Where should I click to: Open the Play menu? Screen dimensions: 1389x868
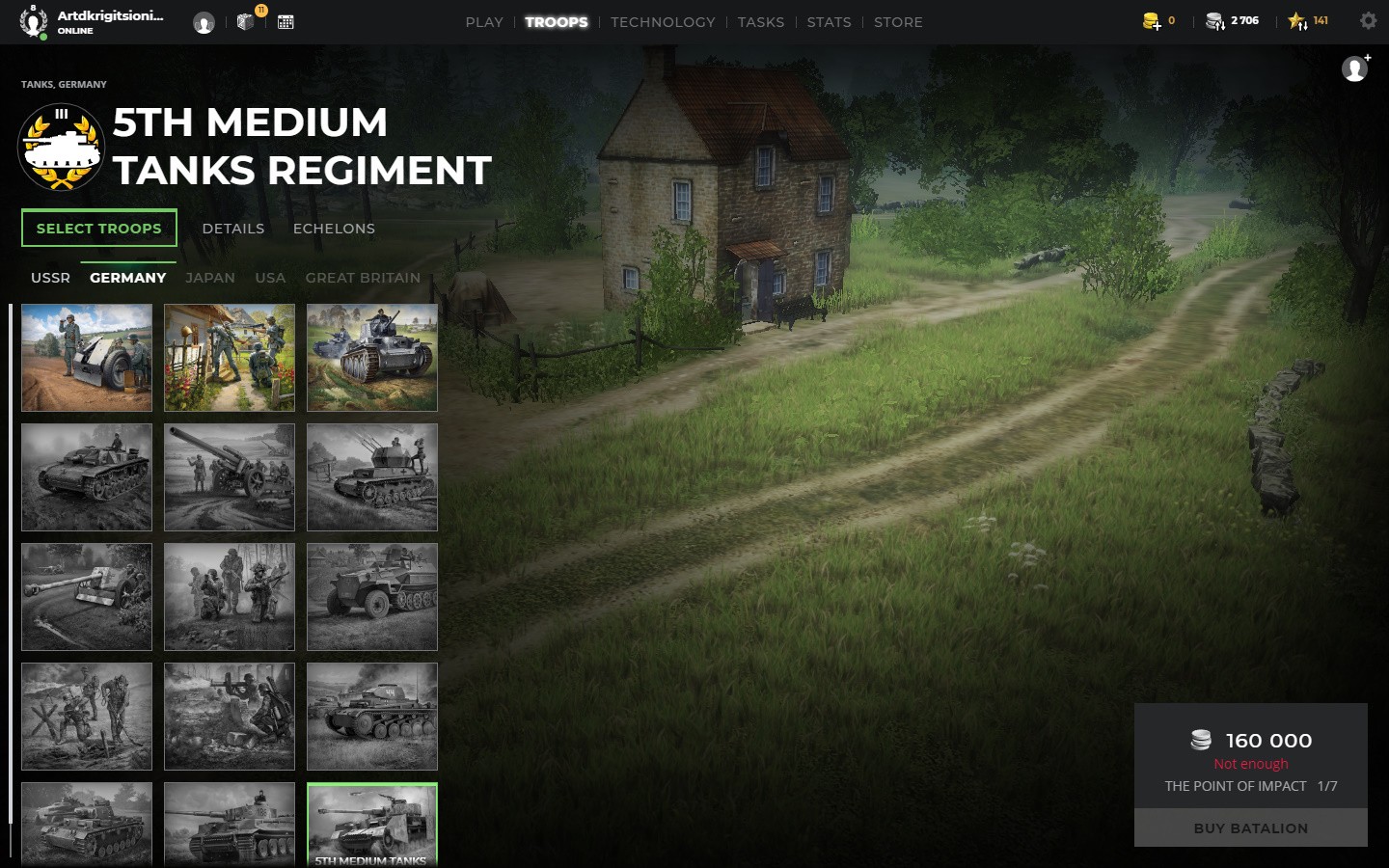pos(483,22)
